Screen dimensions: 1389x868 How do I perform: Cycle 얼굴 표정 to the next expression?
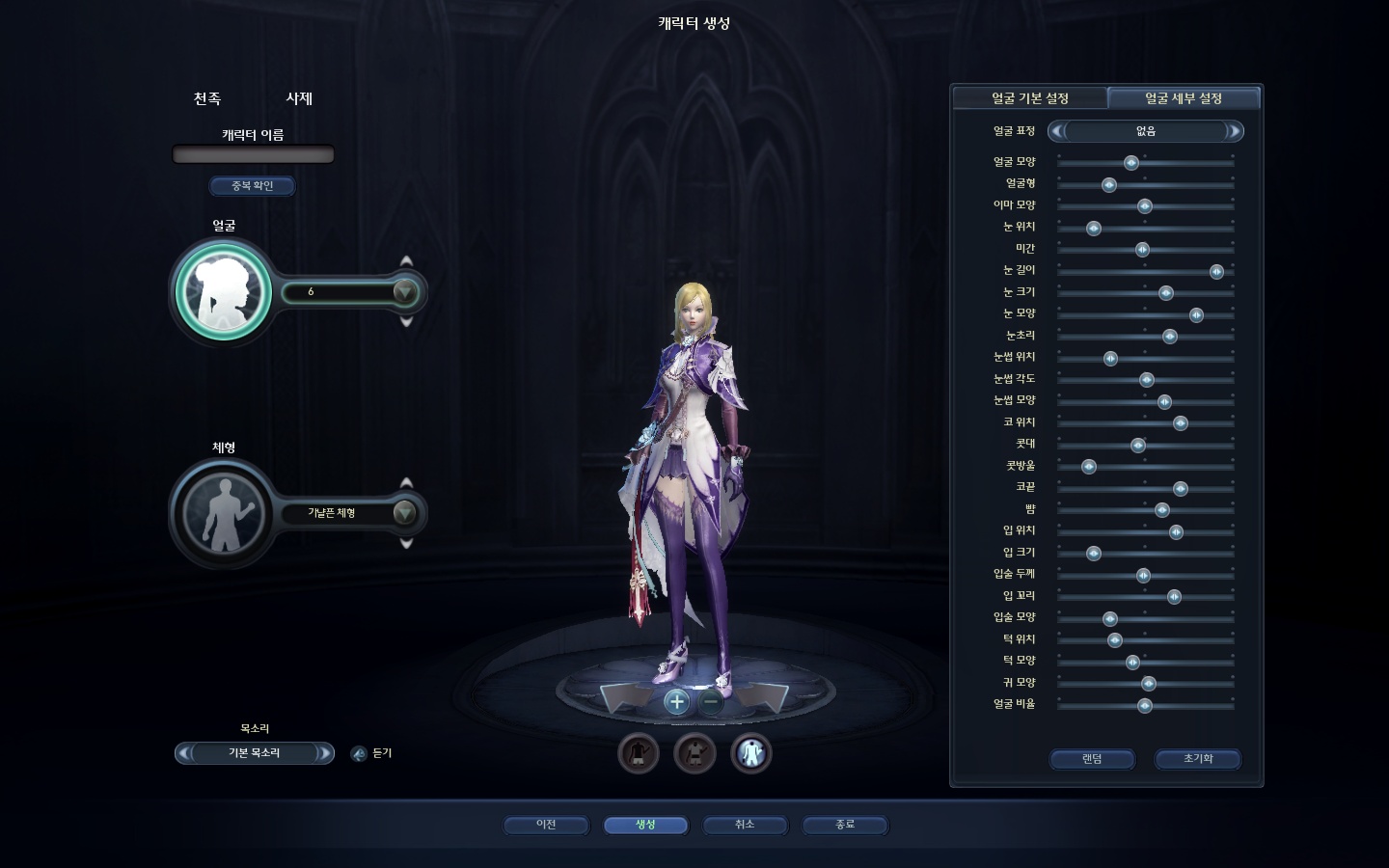(x=1234, y=131)
